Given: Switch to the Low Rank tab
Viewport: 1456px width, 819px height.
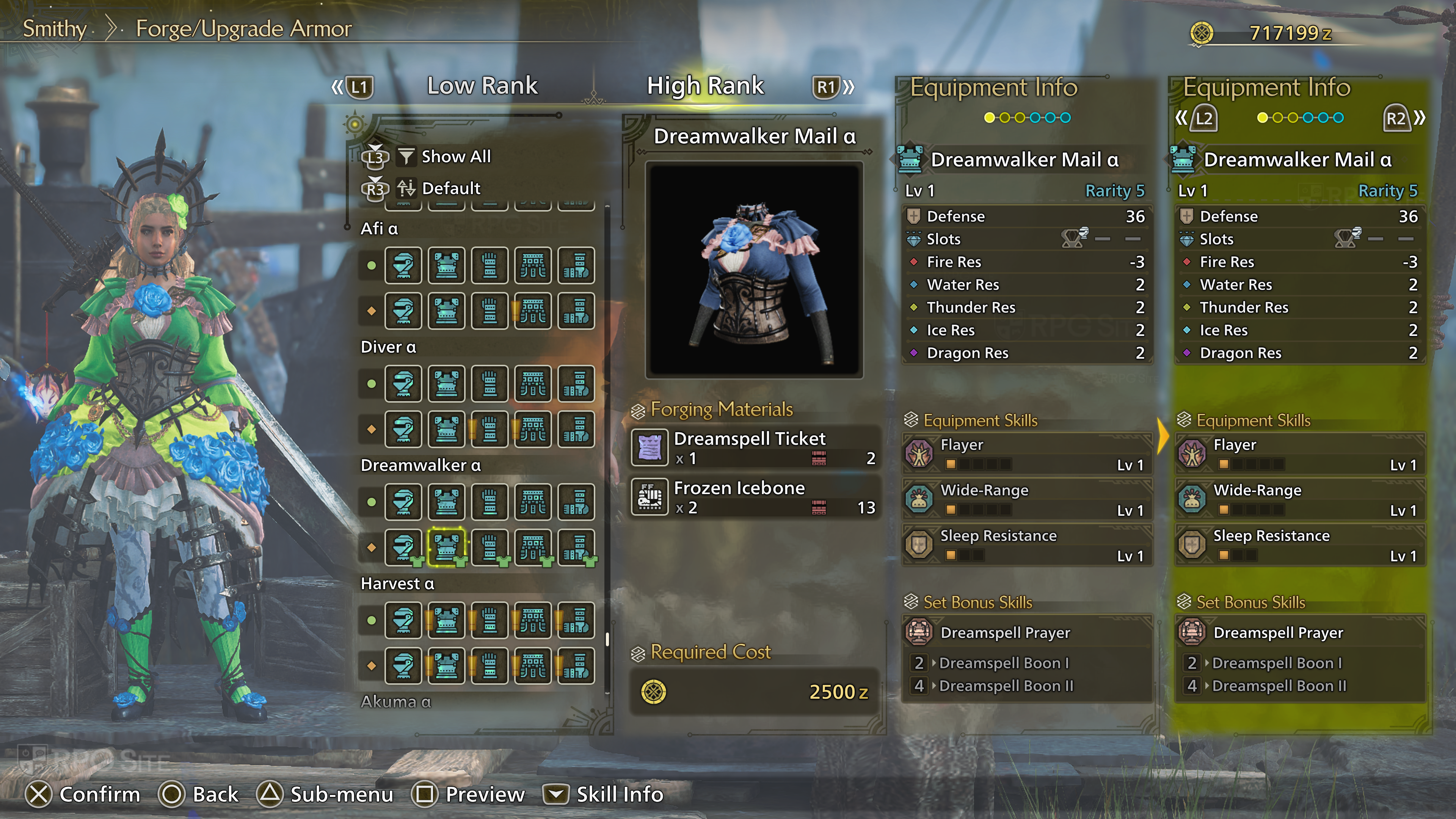Looking at the screenshot, I should coord(482,86).
